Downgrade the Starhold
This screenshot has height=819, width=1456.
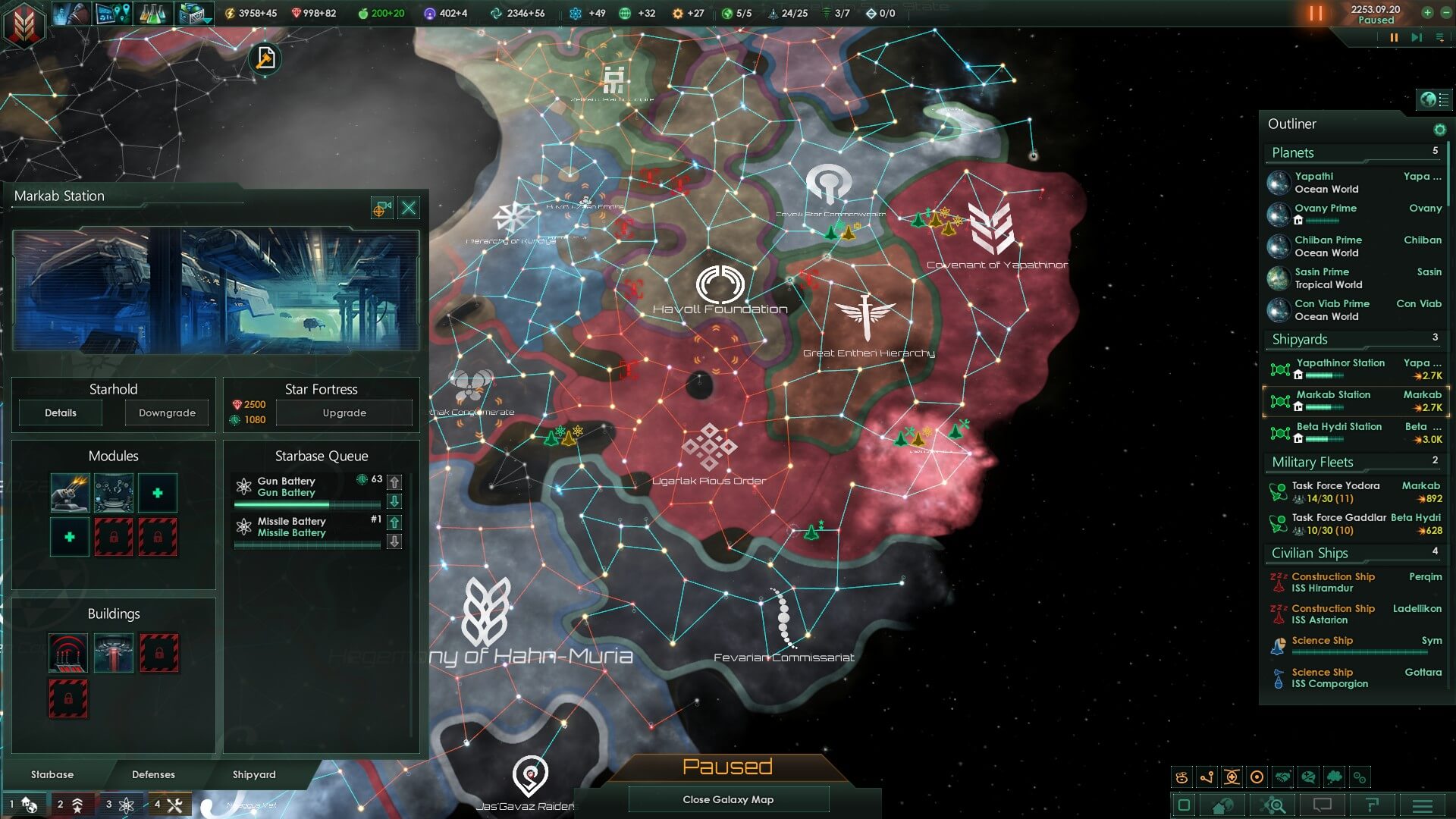[167, 413]
